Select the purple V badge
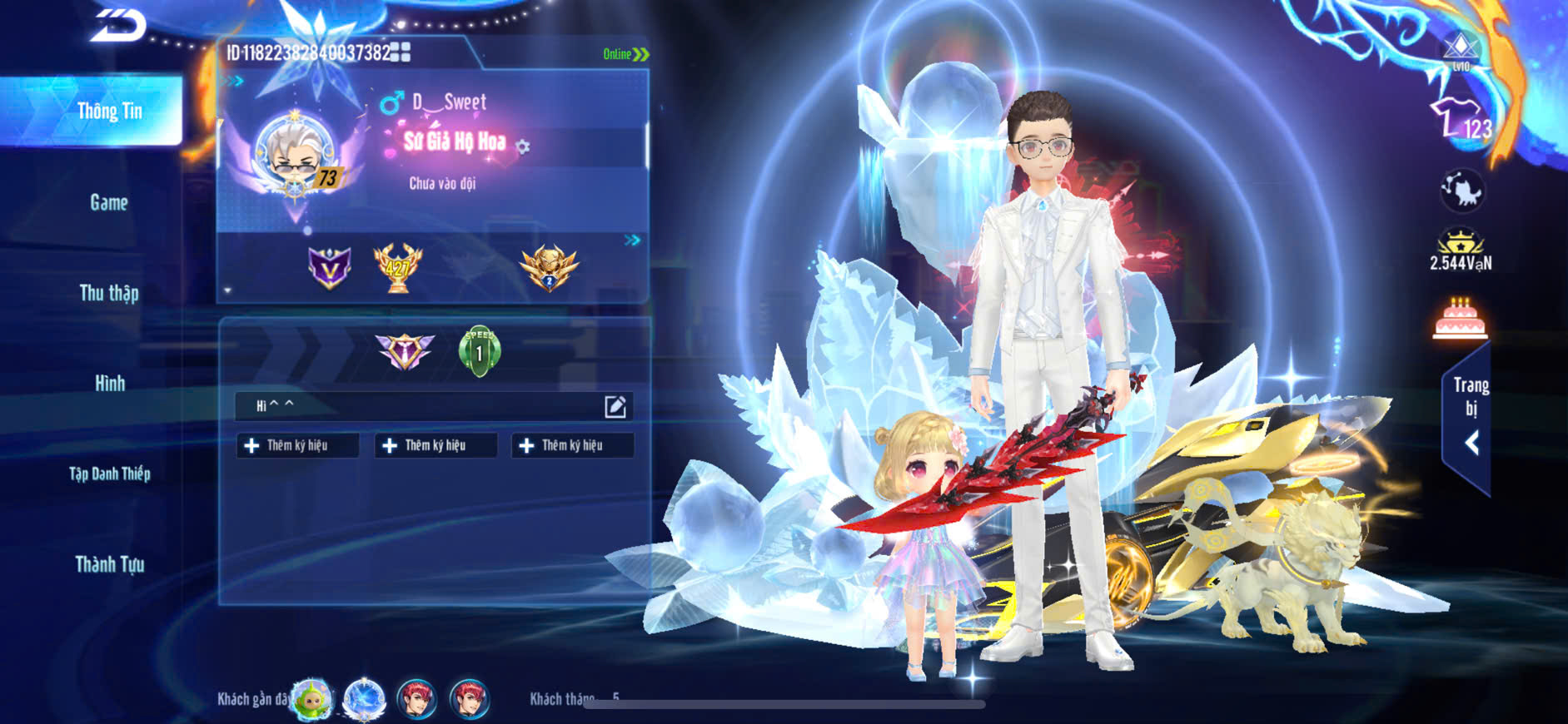1568x724 pixels. 330,269
